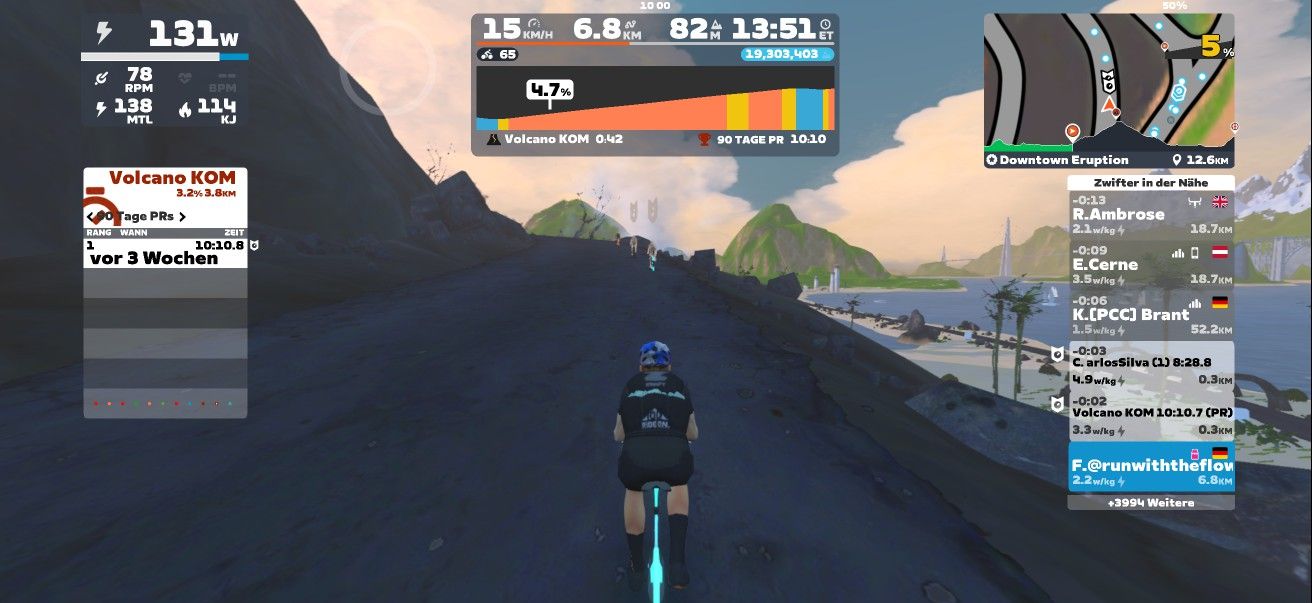Screen dimensions: 1312x603
Task: Choose K.[PCC] Brant from nearby Zwifters
Action: click(1150, 315)
